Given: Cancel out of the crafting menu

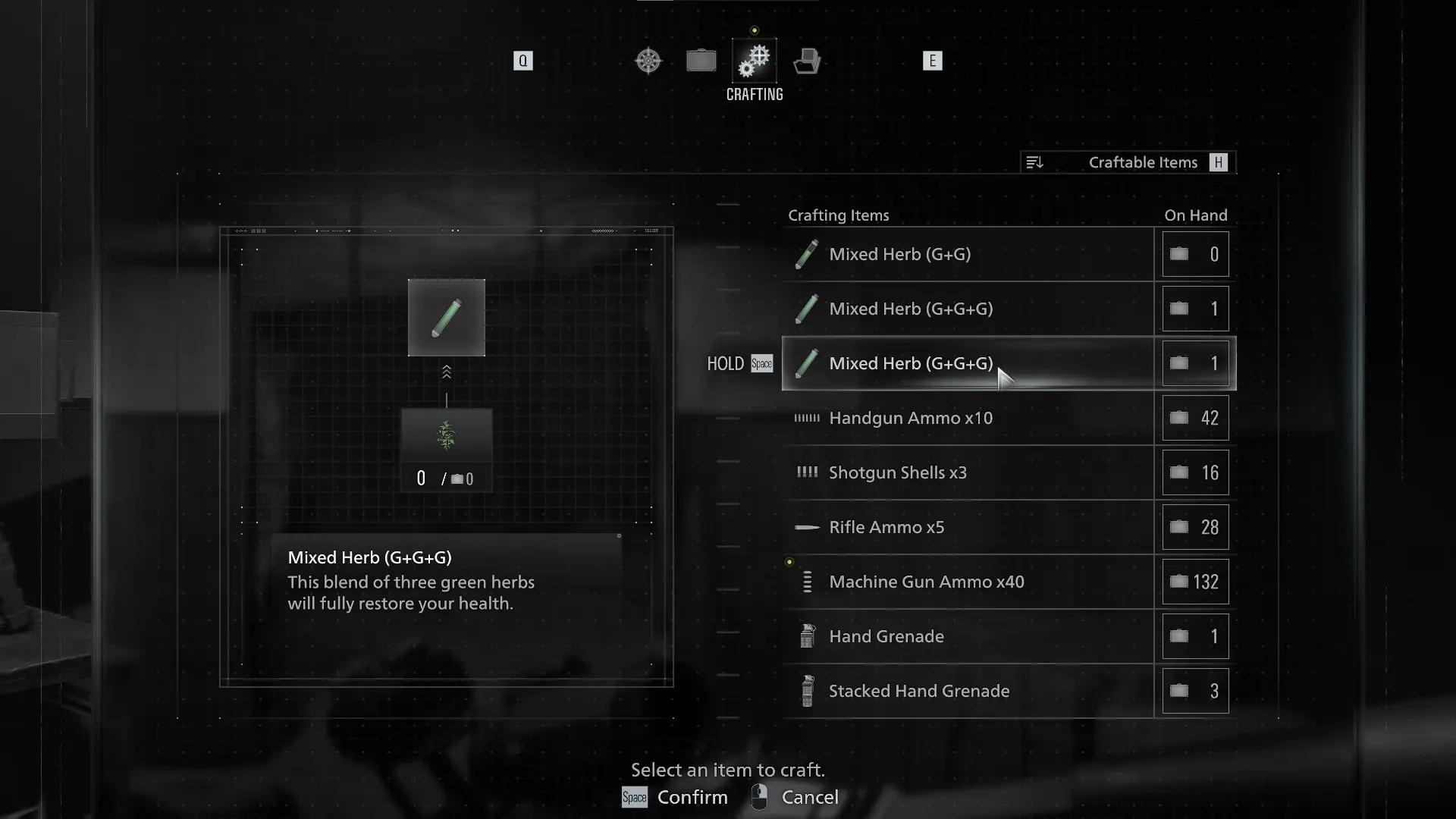Looking at the screenshot, I should pyautogui.click(x=795, y=798).
